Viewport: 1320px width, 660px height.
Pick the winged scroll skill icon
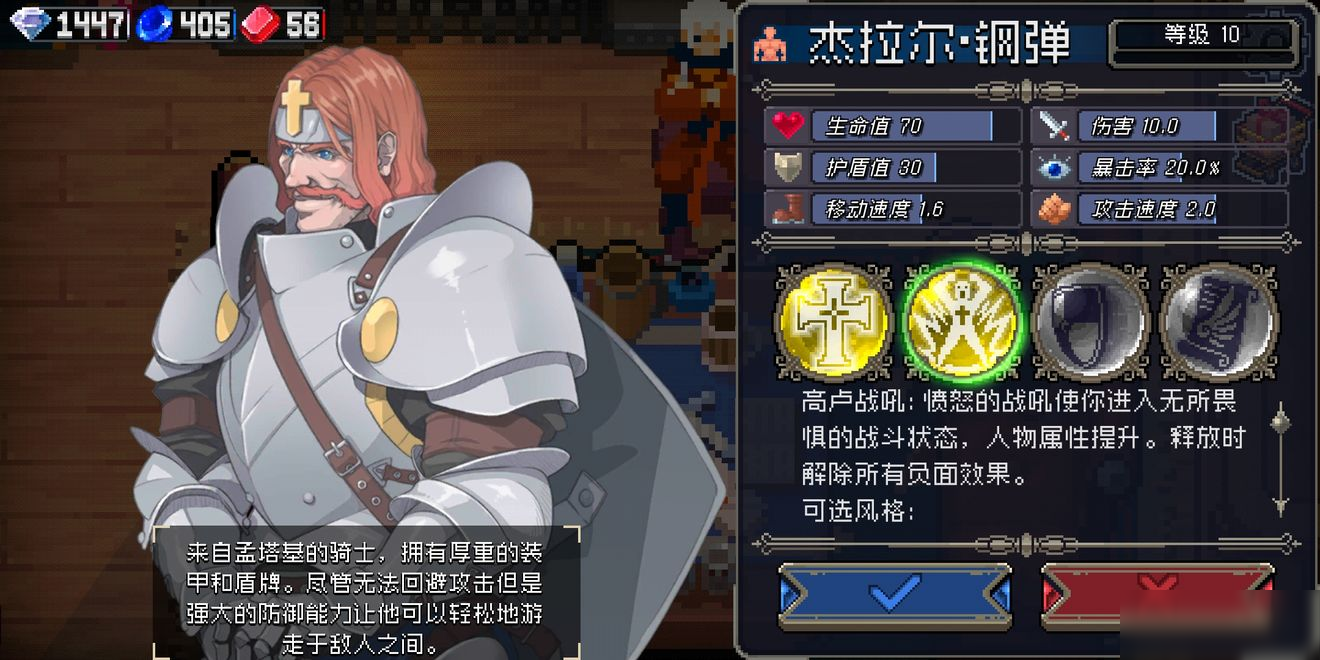(x=1219, y=322)
